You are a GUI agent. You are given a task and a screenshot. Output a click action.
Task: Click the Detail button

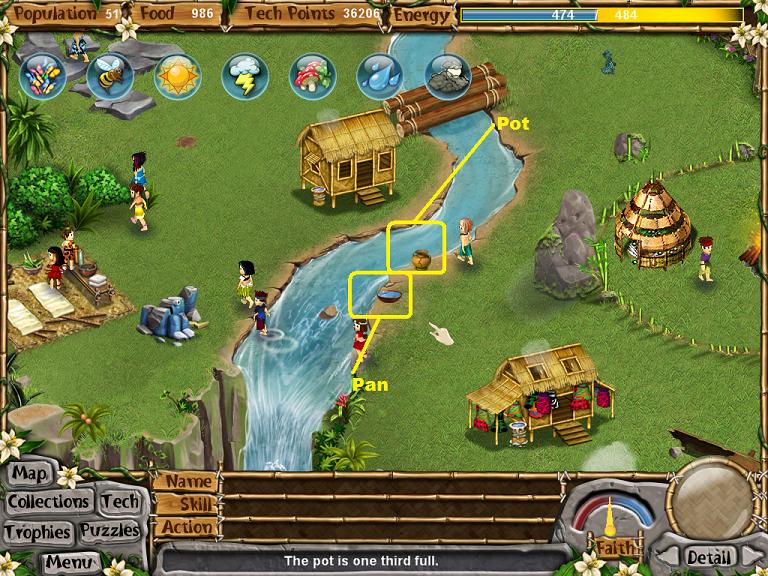coord(708,556)
